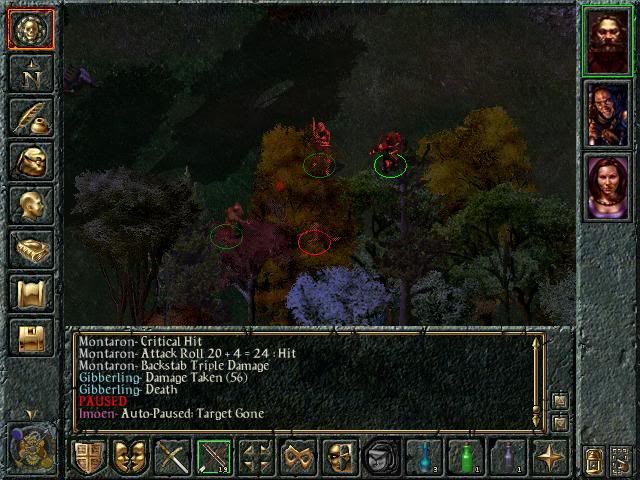
Task: Use the purple potion quick item
Action: [508, 458]
